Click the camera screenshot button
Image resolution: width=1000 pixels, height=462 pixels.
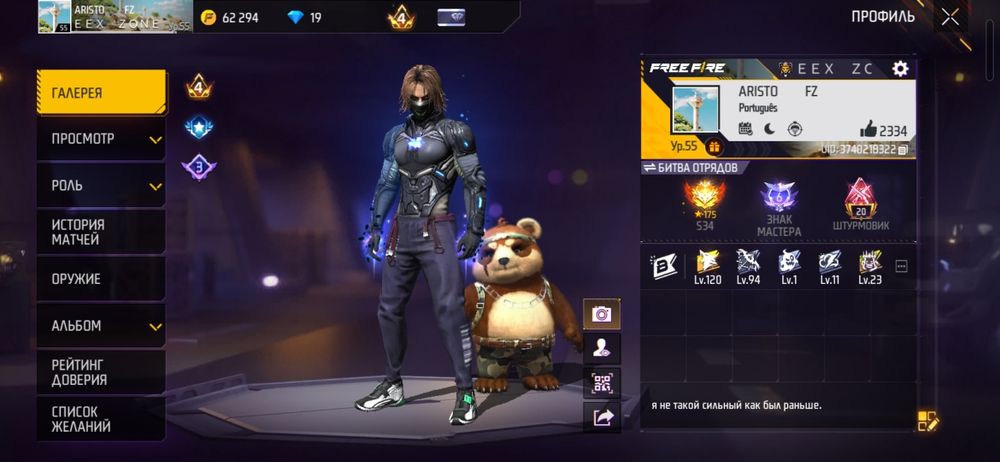(x=602, y=314)
